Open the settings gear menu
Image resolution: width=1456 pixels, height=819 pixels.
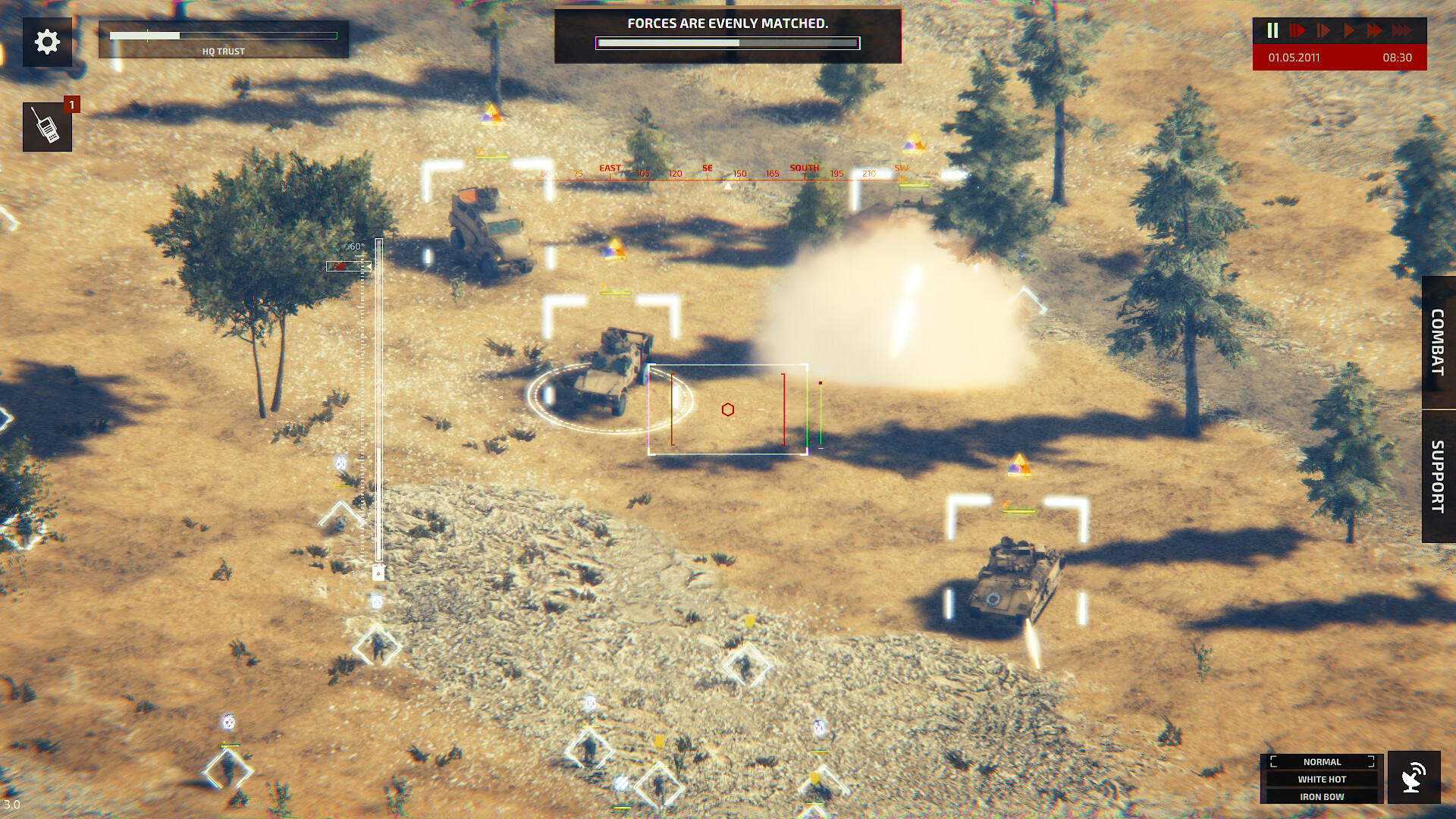coord(47,42)
